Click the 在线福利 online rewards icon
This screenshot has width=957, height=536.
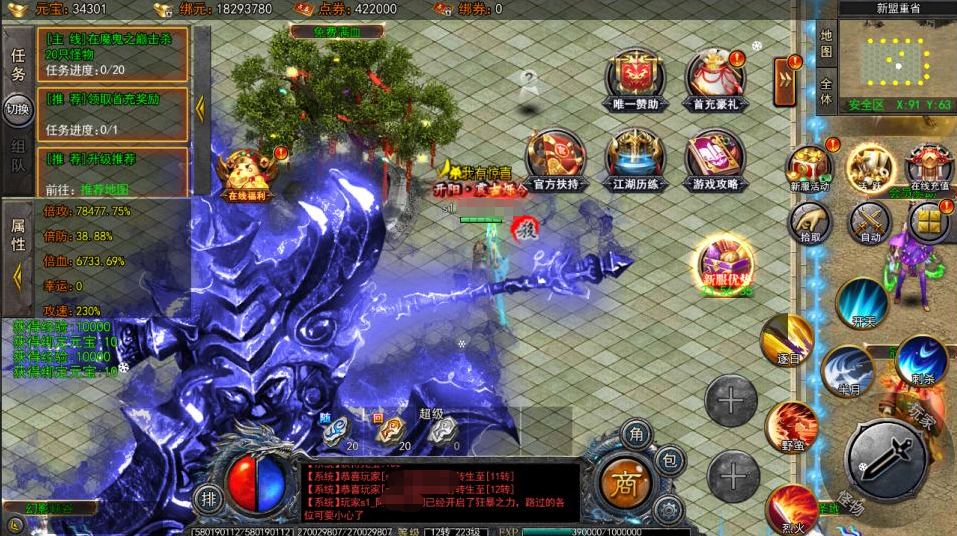[x=246, y=176]
